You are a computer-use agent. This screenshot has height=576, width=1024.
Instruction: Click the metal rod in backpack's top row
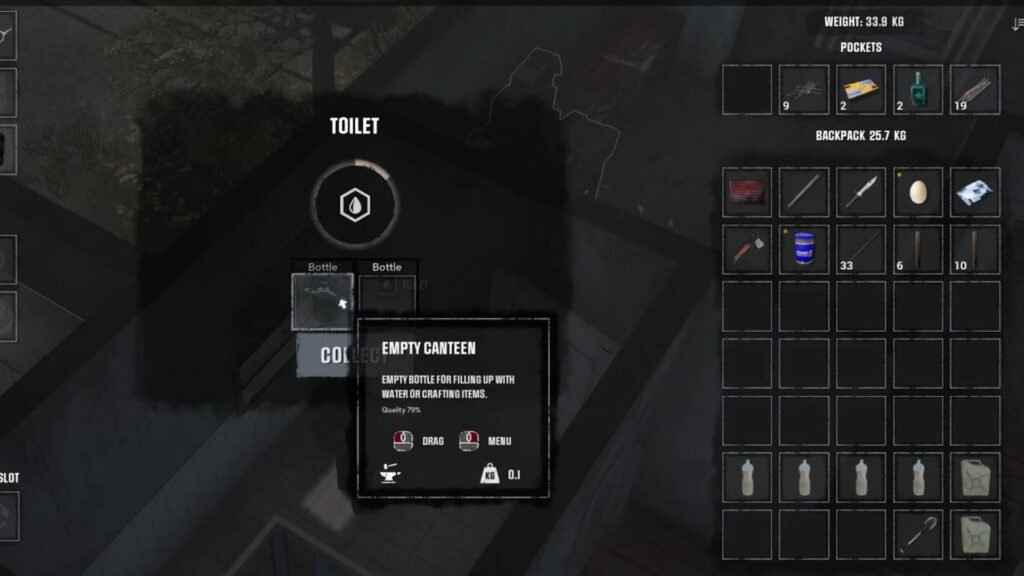click(804, 192)
